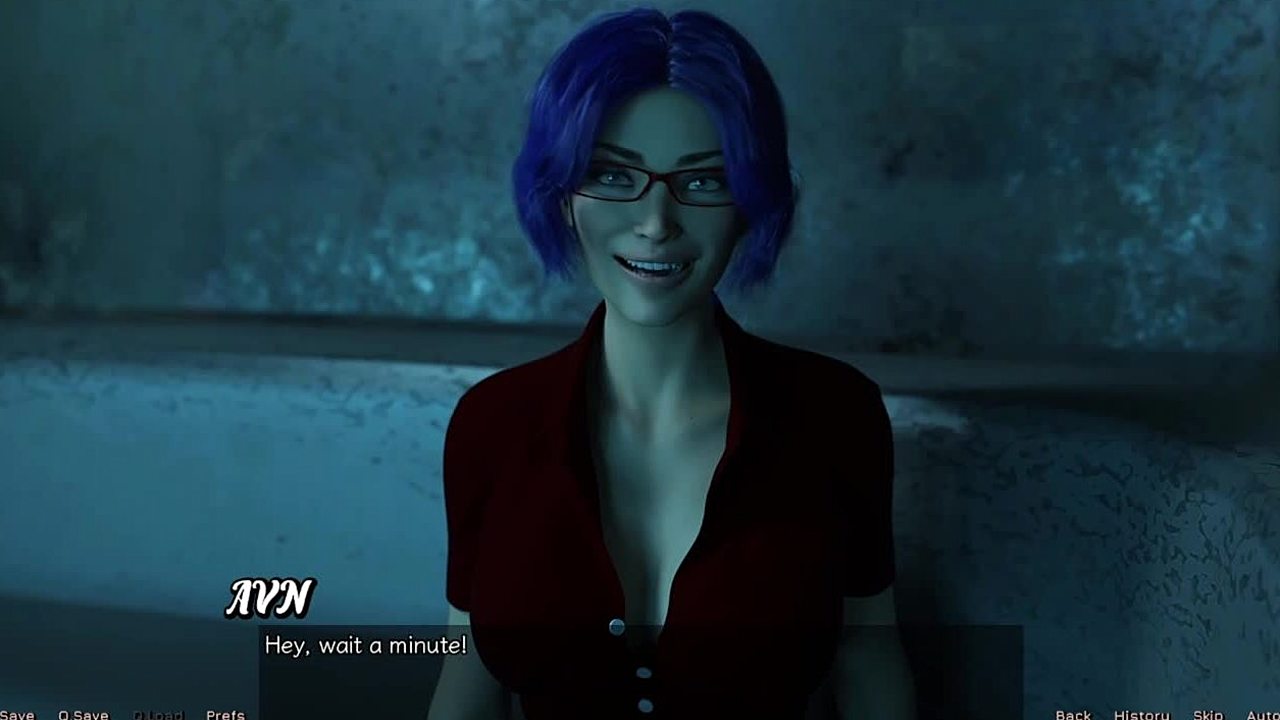This screenshot has height=720, width=1280.
Task: Open the Save menu
Action: pos(17,714)
